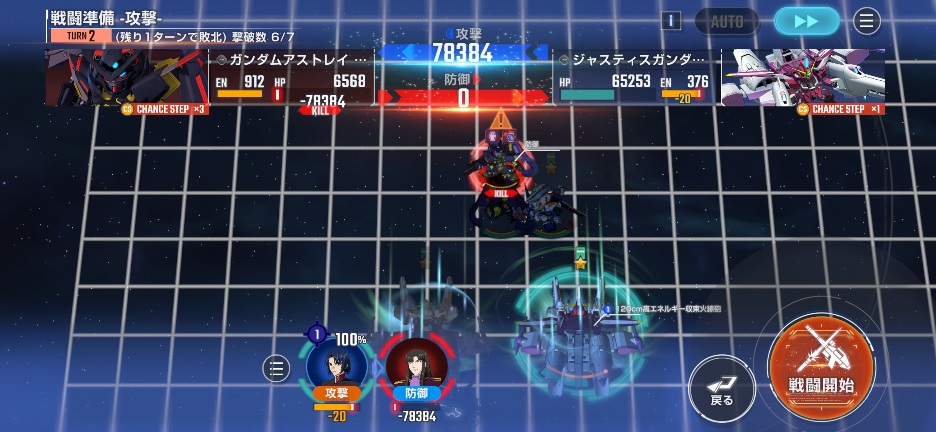
Task: Show battle info with the i button
Action: tap(672, 21)
